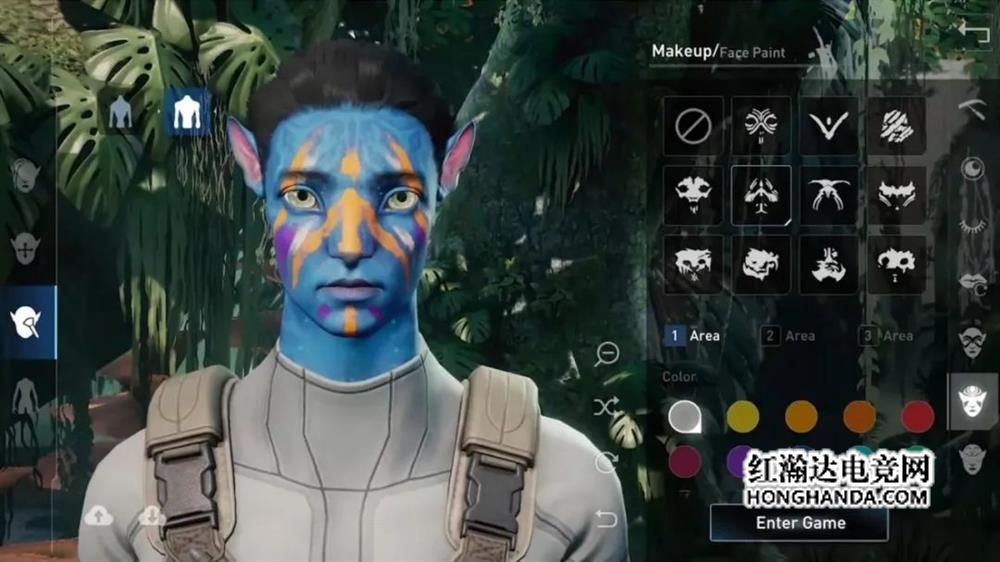
Task: Zoom out the character preview
Action: [x=606, y=353]
